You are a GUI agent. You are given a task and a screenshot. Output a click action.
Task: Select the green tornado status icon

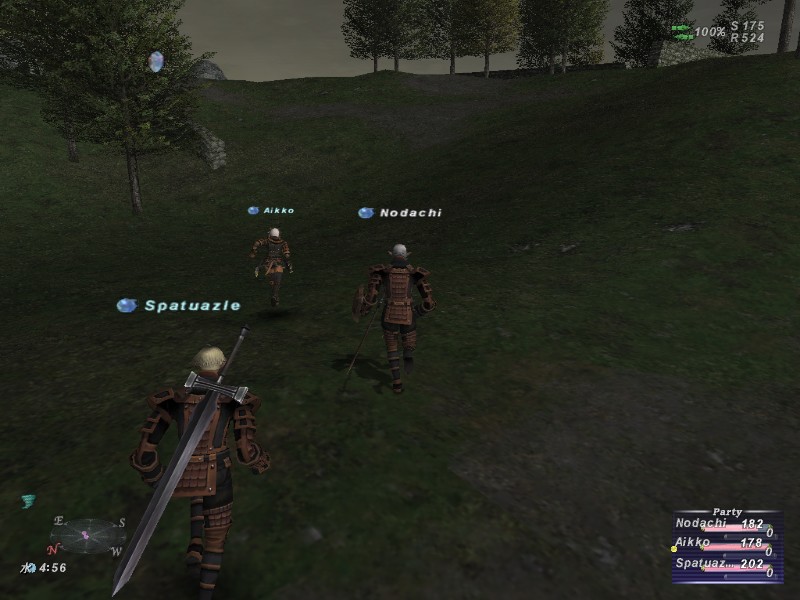tap(28, 502)
